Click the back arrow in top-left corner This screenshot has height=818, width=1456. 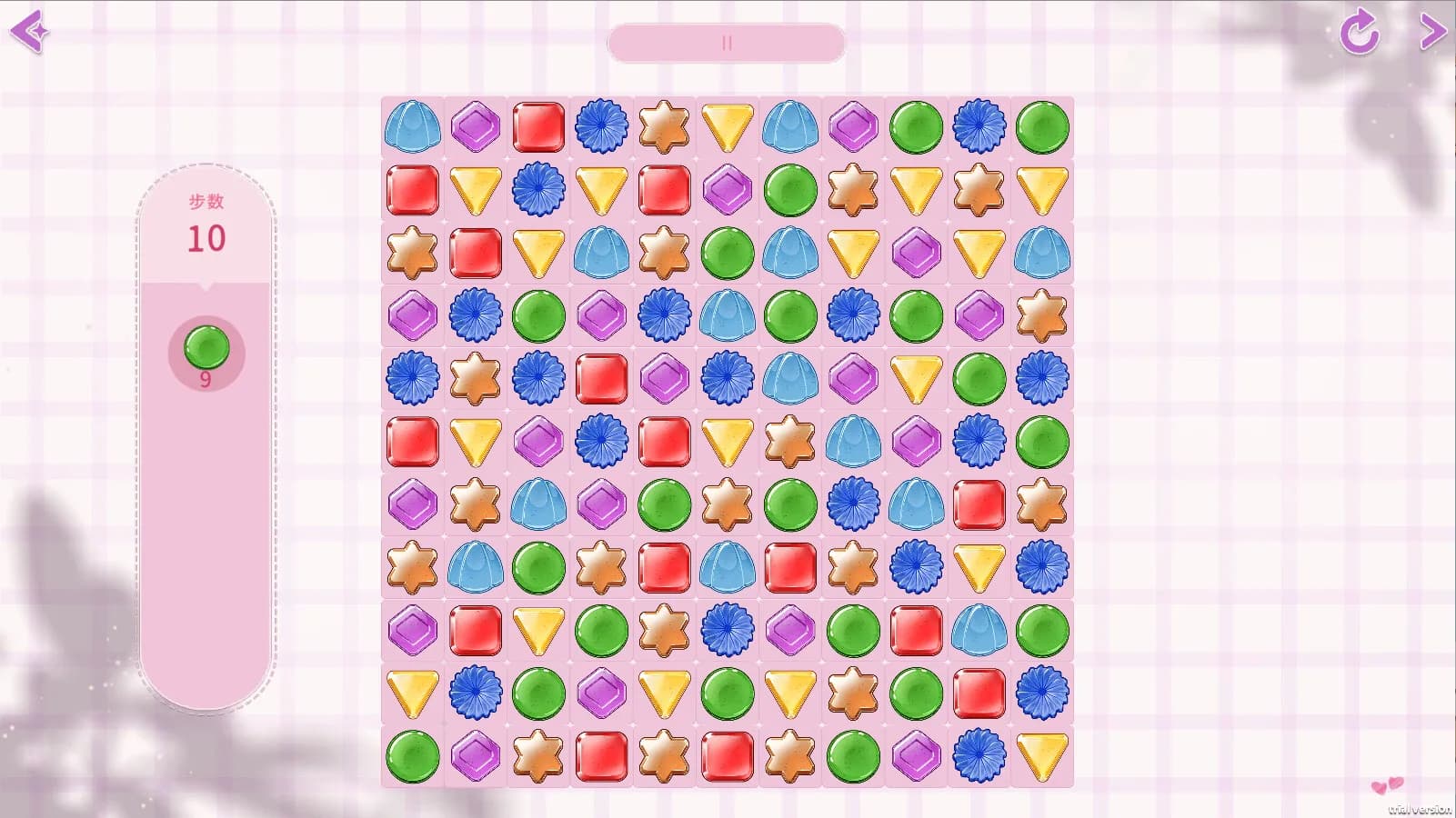30,30
